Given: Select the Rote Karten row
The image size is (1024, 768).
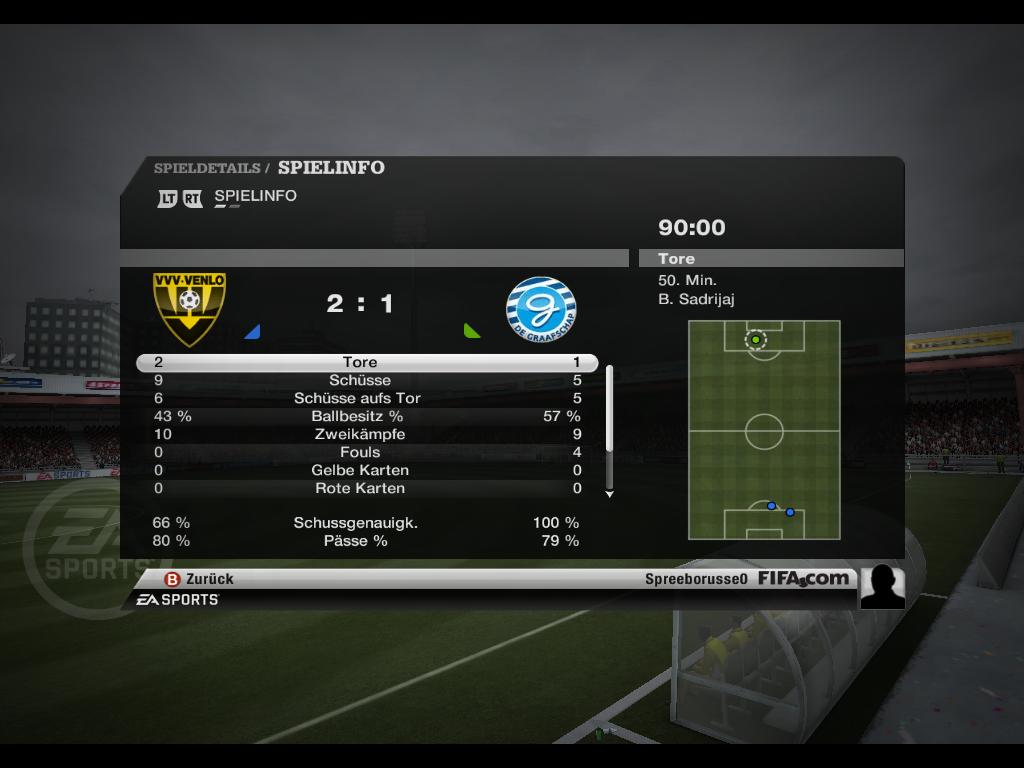Looking at the screenshot, I should pos(366,488).
